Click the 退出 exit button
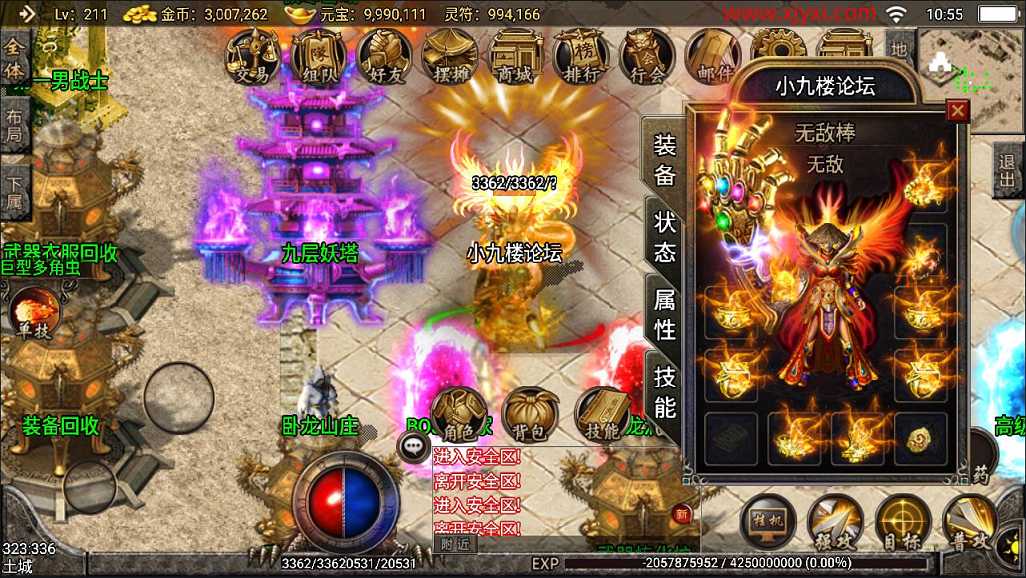1026x578 pixels. click(x=1008, y=170)
